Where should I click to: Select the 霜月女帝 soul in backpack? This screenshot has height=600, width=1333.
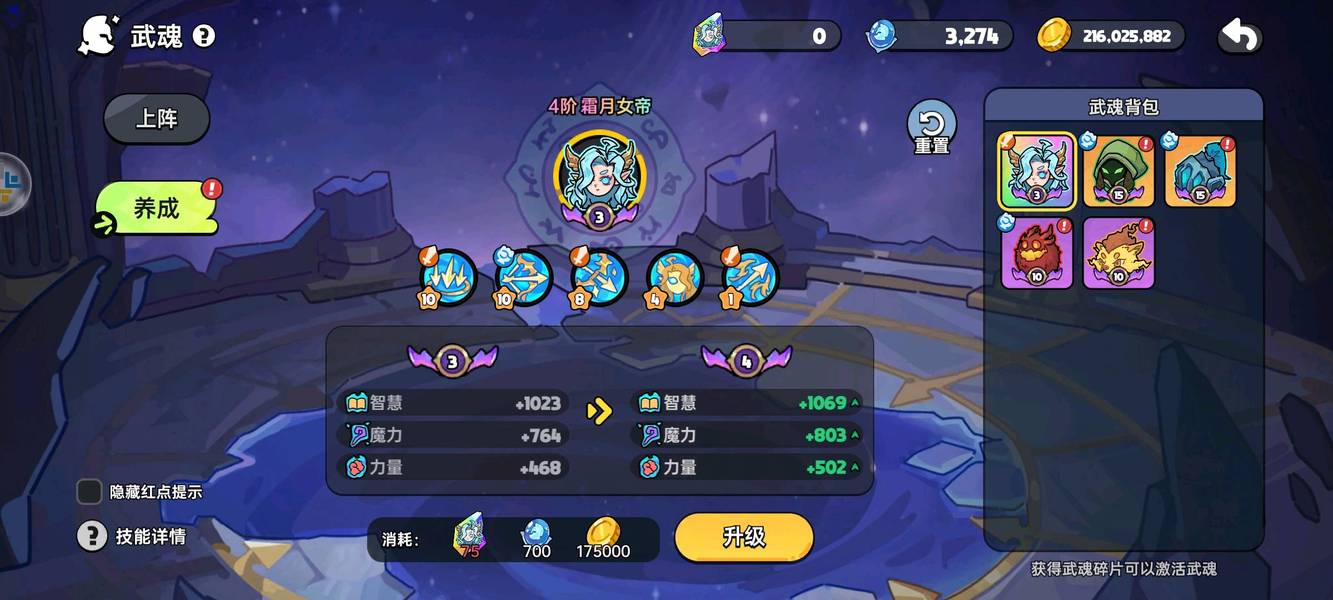click(x=1037, y=171)
